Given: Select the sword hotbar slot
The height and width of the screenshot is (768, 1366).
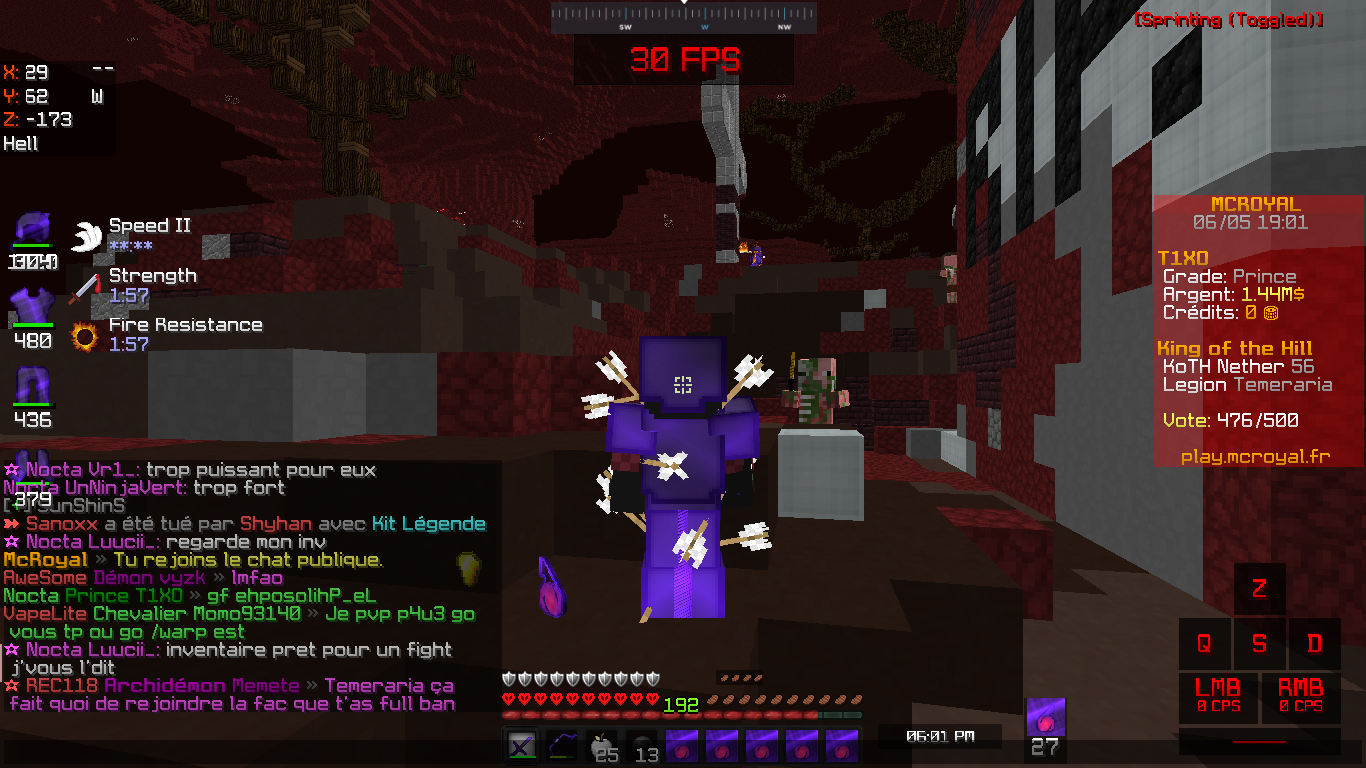Looking at the screenshot, I should pyautogui.click(x=520, y=746).
